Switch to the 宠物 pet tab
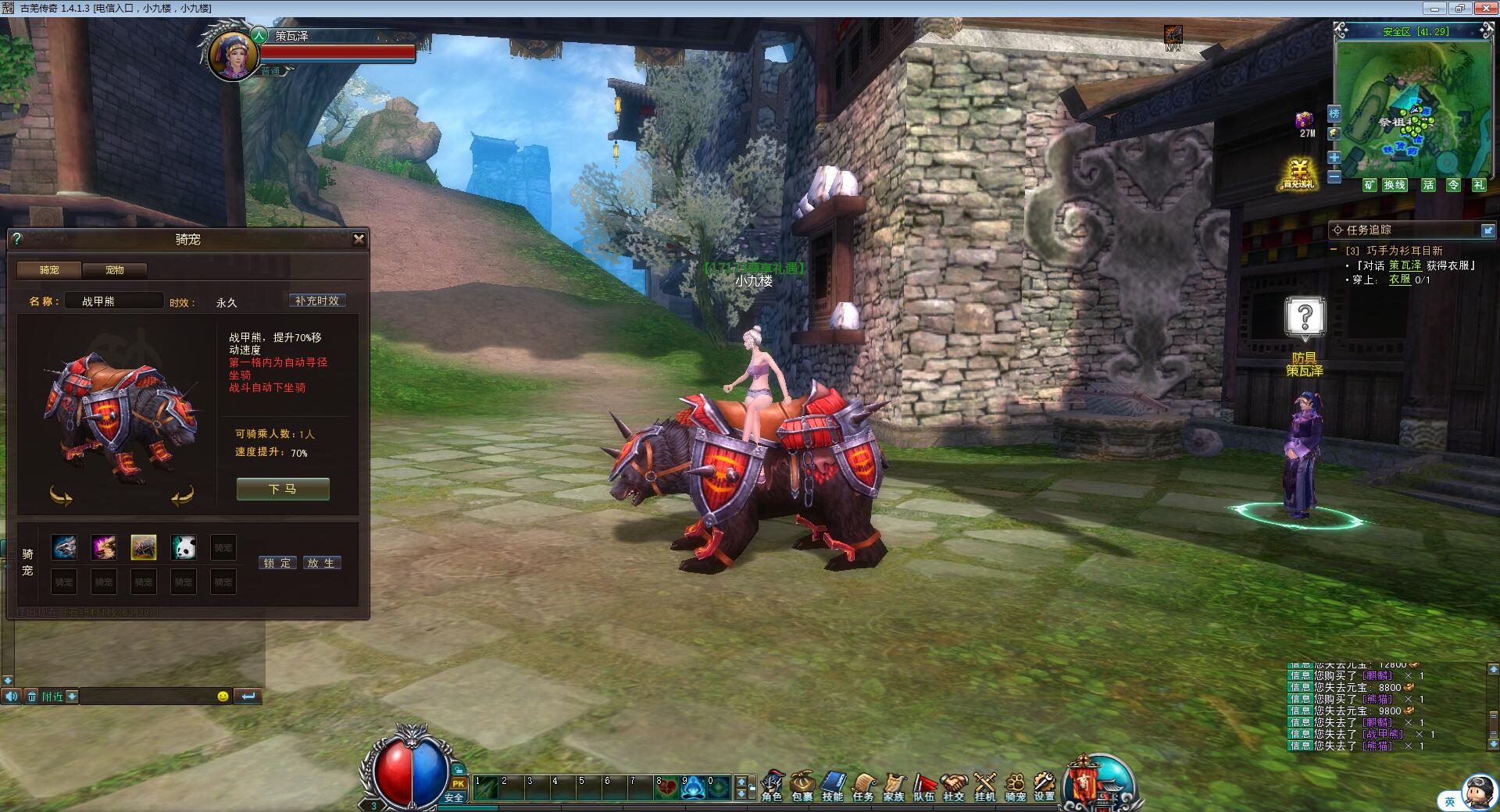This screenshot has height=812, width=1500. pyautogui.click(x=115, y=270)
